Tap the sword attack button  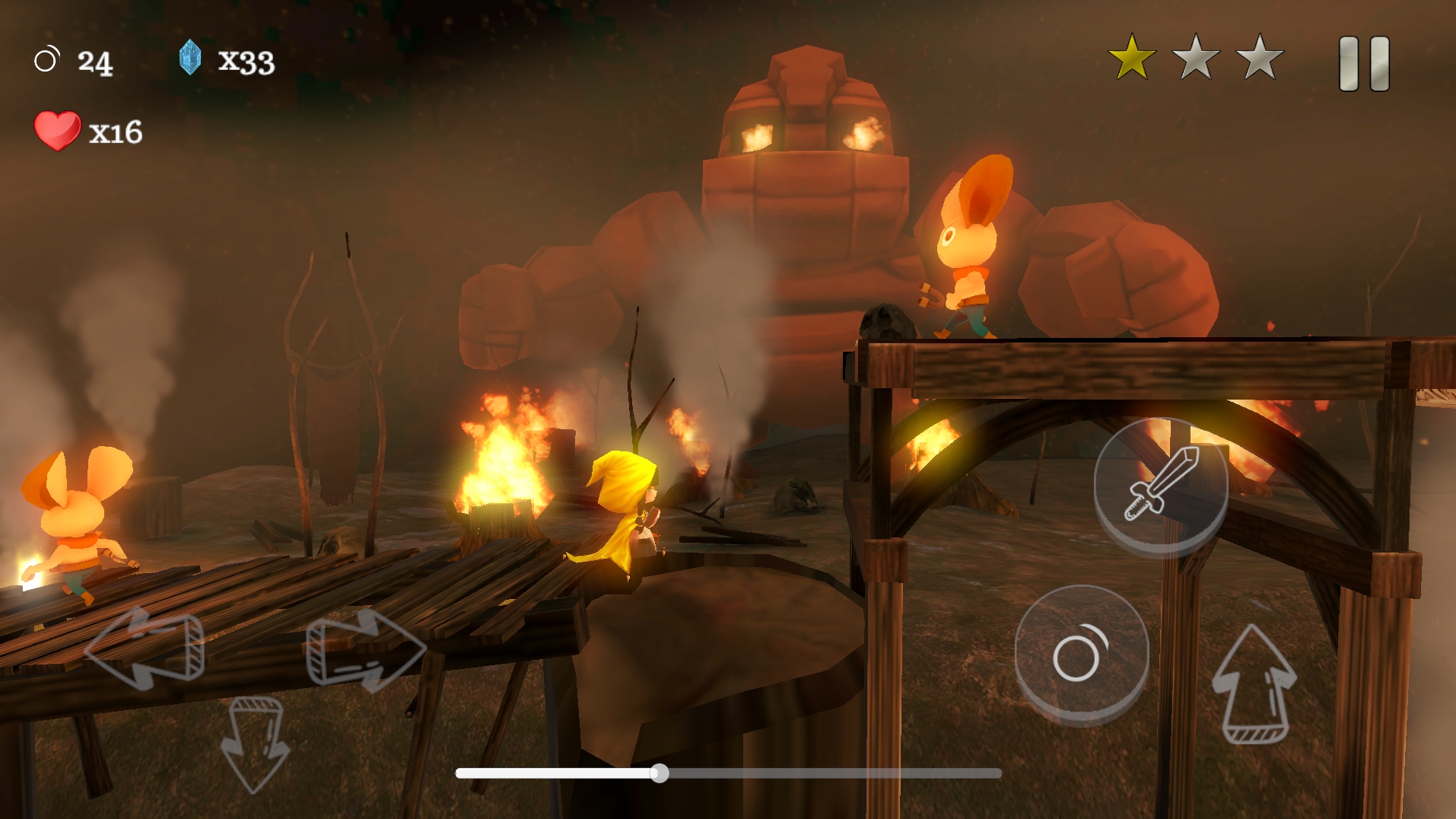(x=1161, y=485)
